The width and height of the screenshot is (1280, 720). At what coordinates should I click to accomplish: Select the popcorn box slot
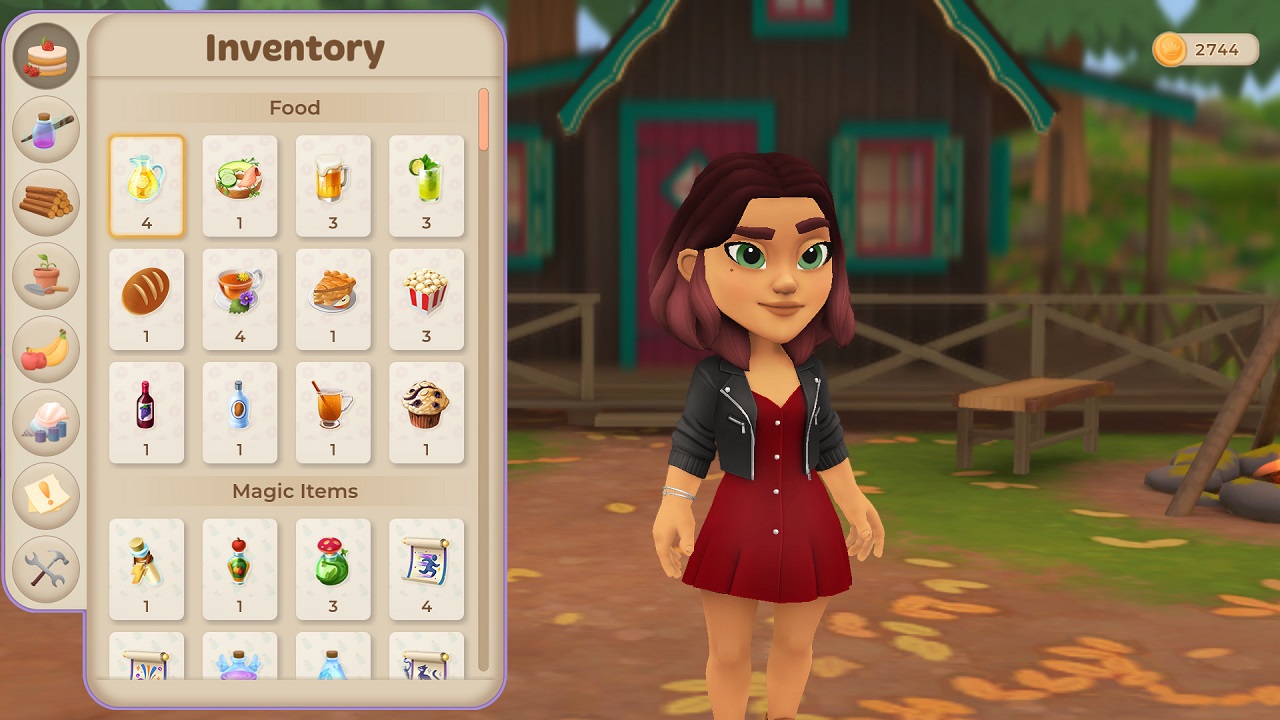pos(426,299)
